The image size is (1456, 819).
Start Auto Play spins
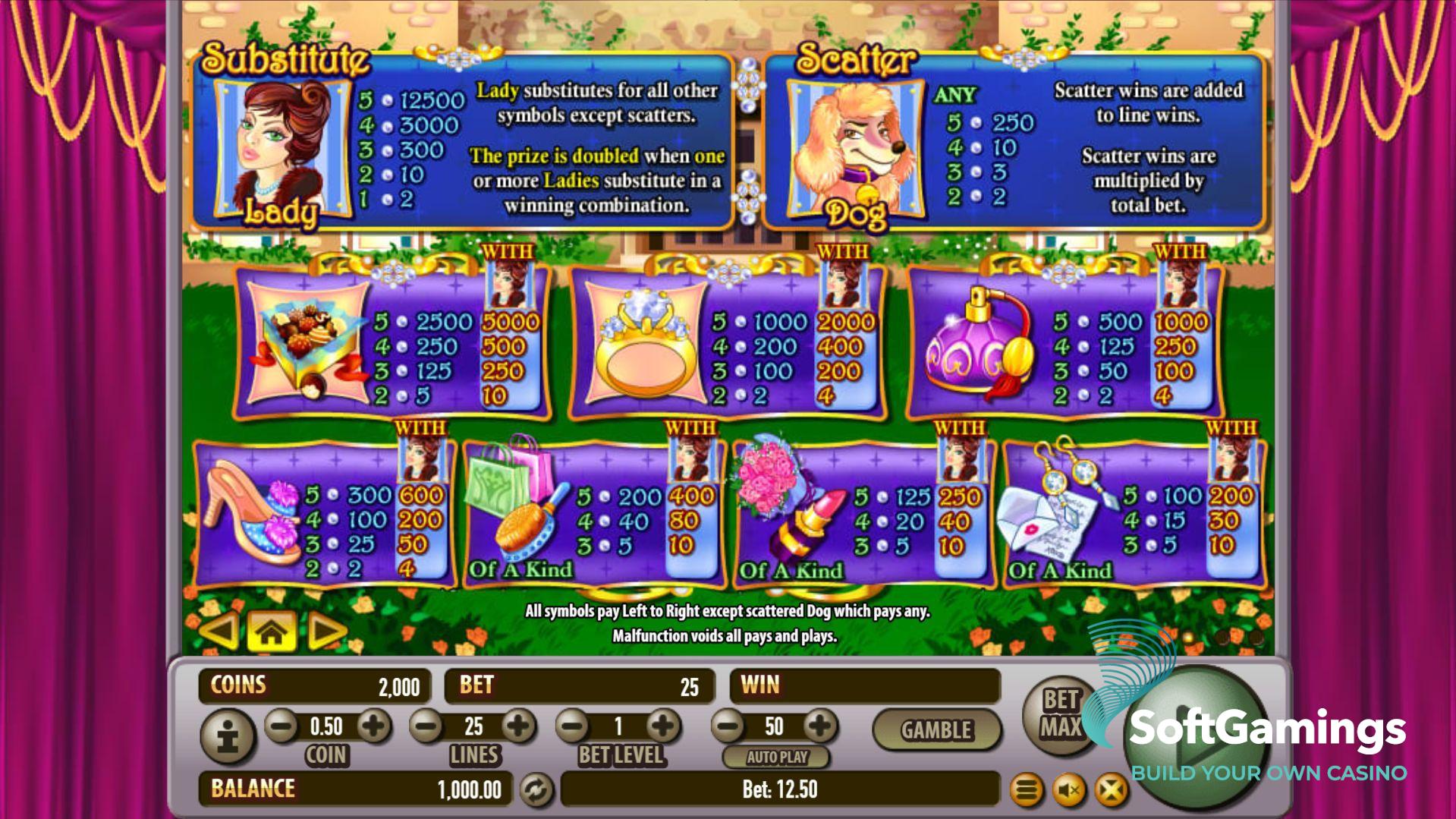(x=776, y=757)
